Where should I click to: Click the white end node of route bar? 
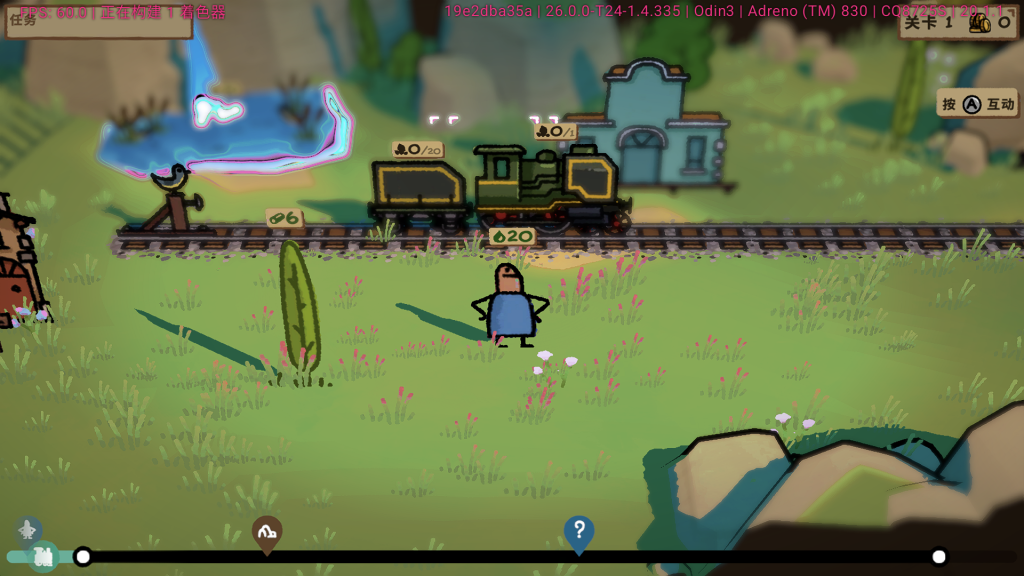tap(938, 557)
